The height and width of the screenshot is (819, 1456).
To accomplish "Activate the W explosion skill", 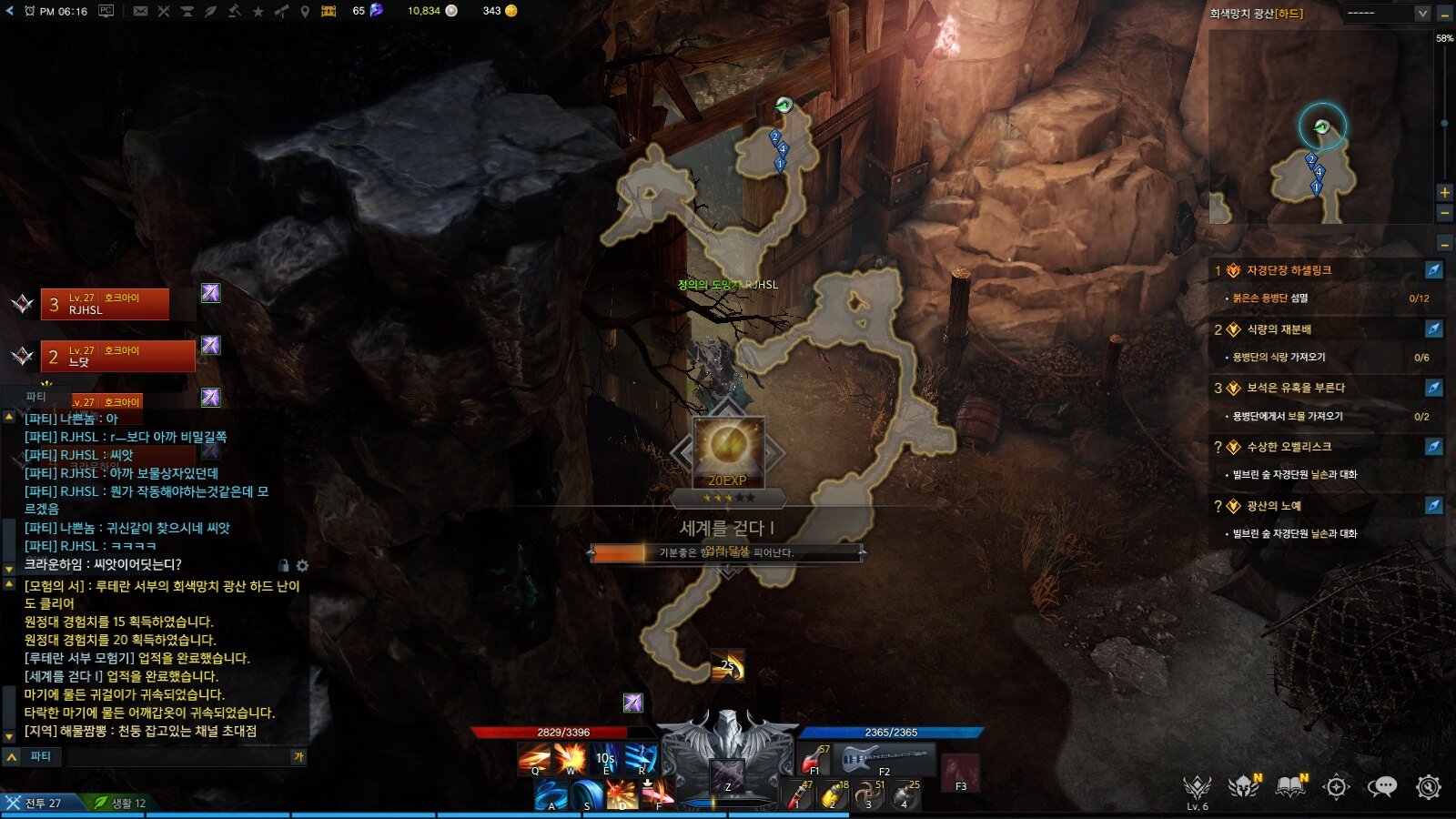I will (x=571, y=758).
